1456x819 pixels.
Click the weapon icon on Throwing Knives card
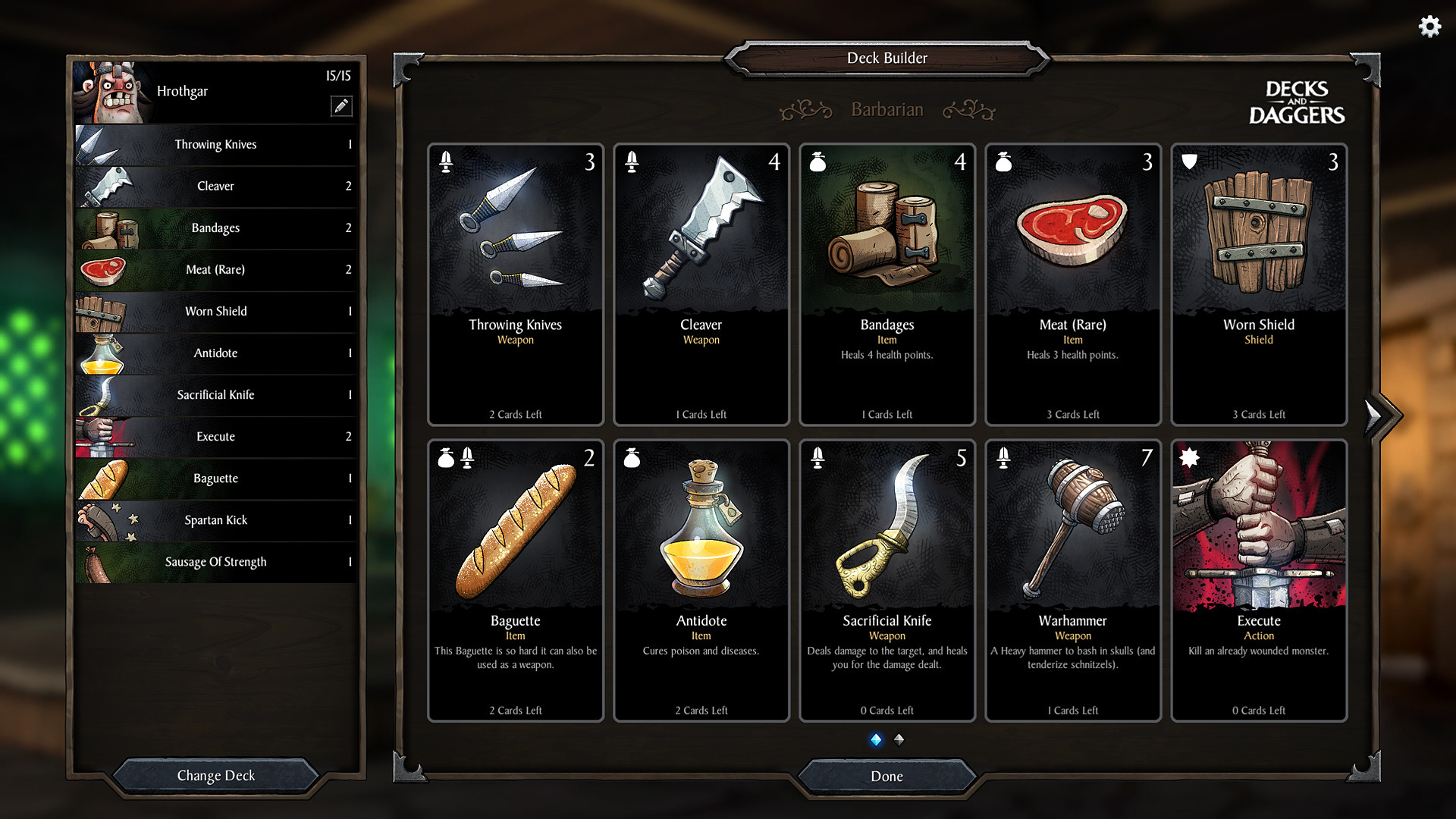click(x=446, y=162)
